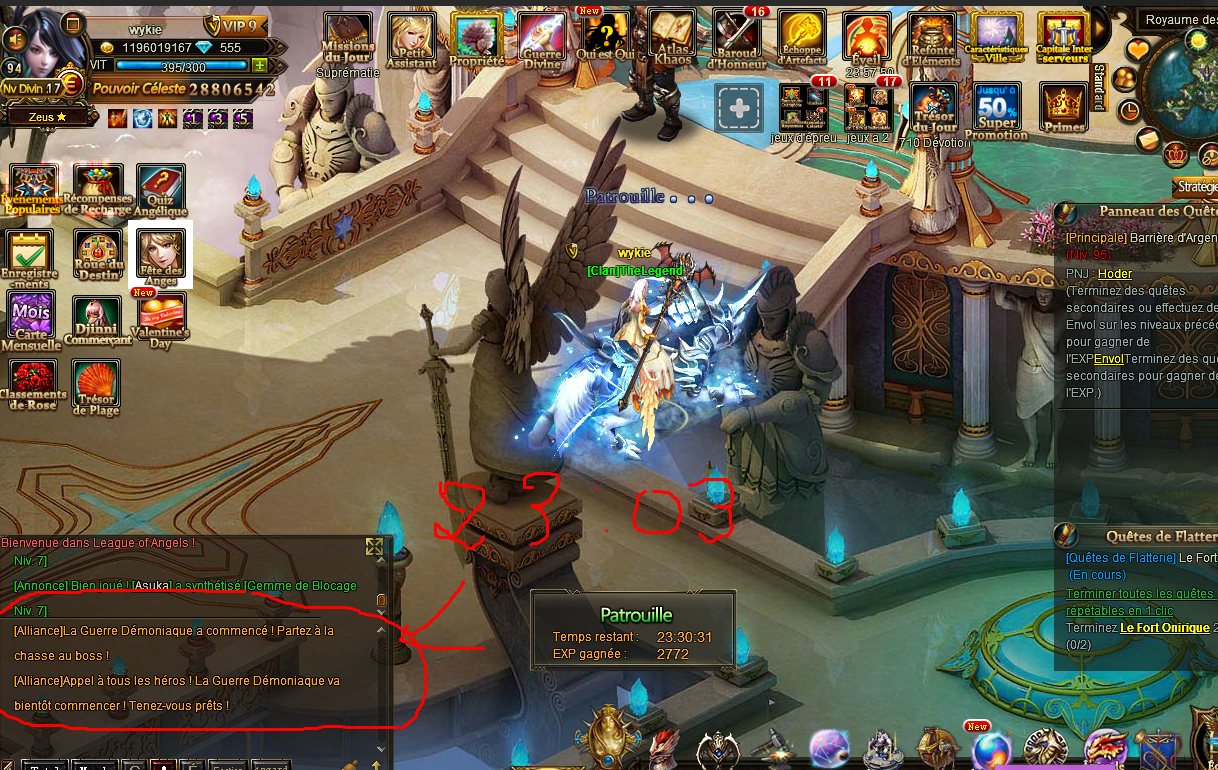Viewport: 1218px width, 770px height.
Task: Open the Petit Assistant menu
Action: [411, 38]
